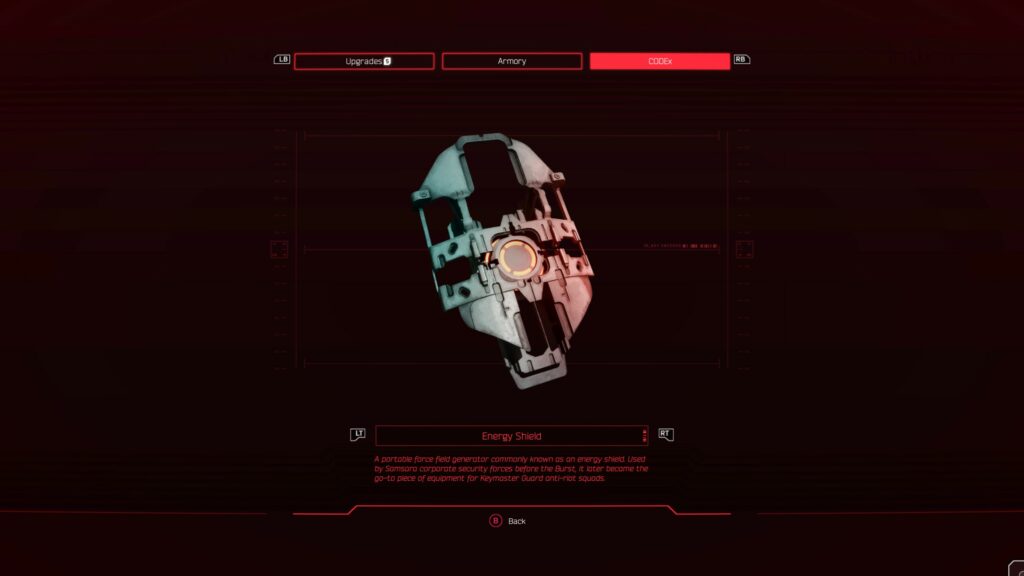The image size is (1024, 576).
Task: Go back using the Back button
Action: pos(508,521)
